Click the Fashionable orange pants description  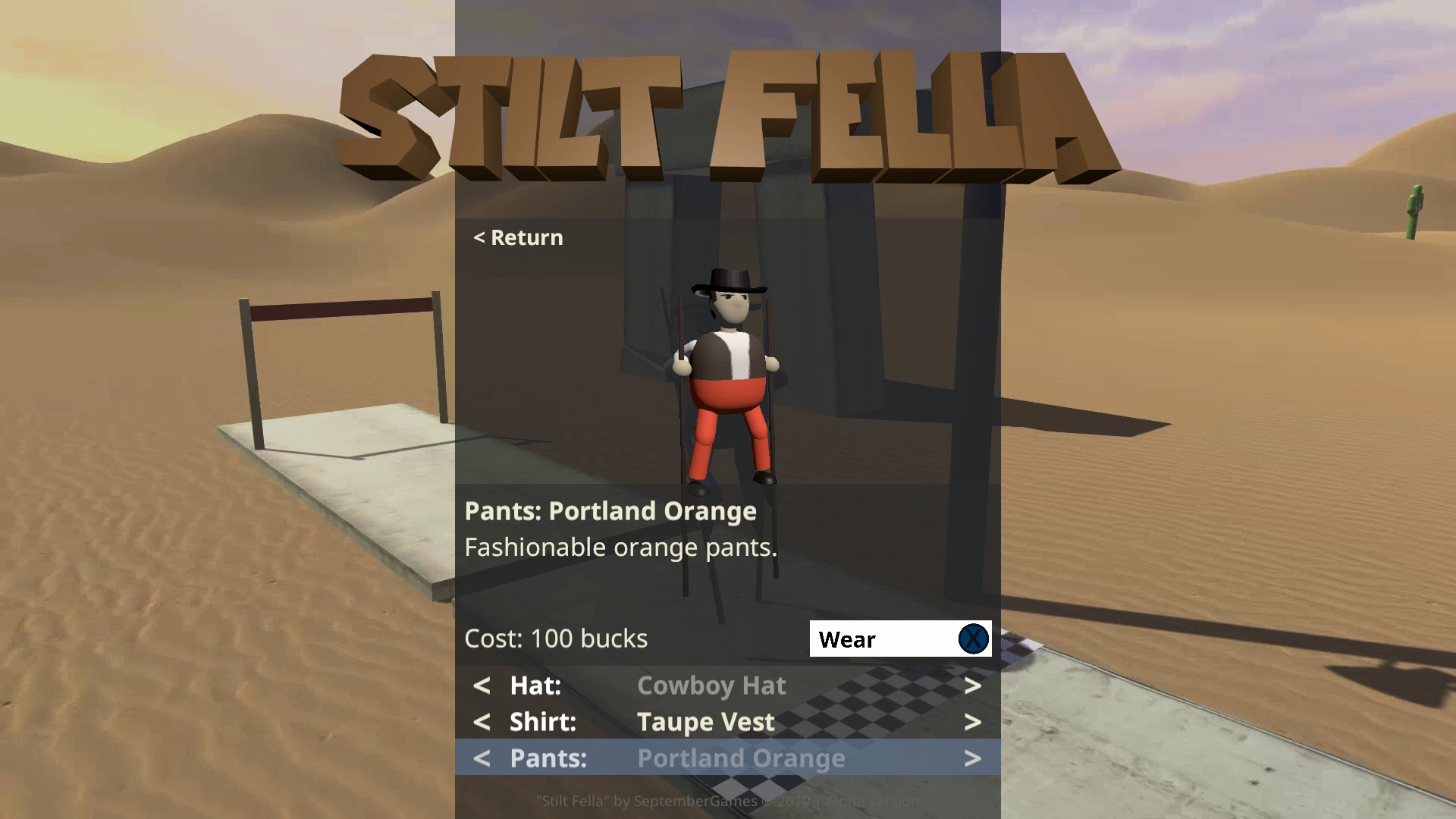tap(621, 547)
